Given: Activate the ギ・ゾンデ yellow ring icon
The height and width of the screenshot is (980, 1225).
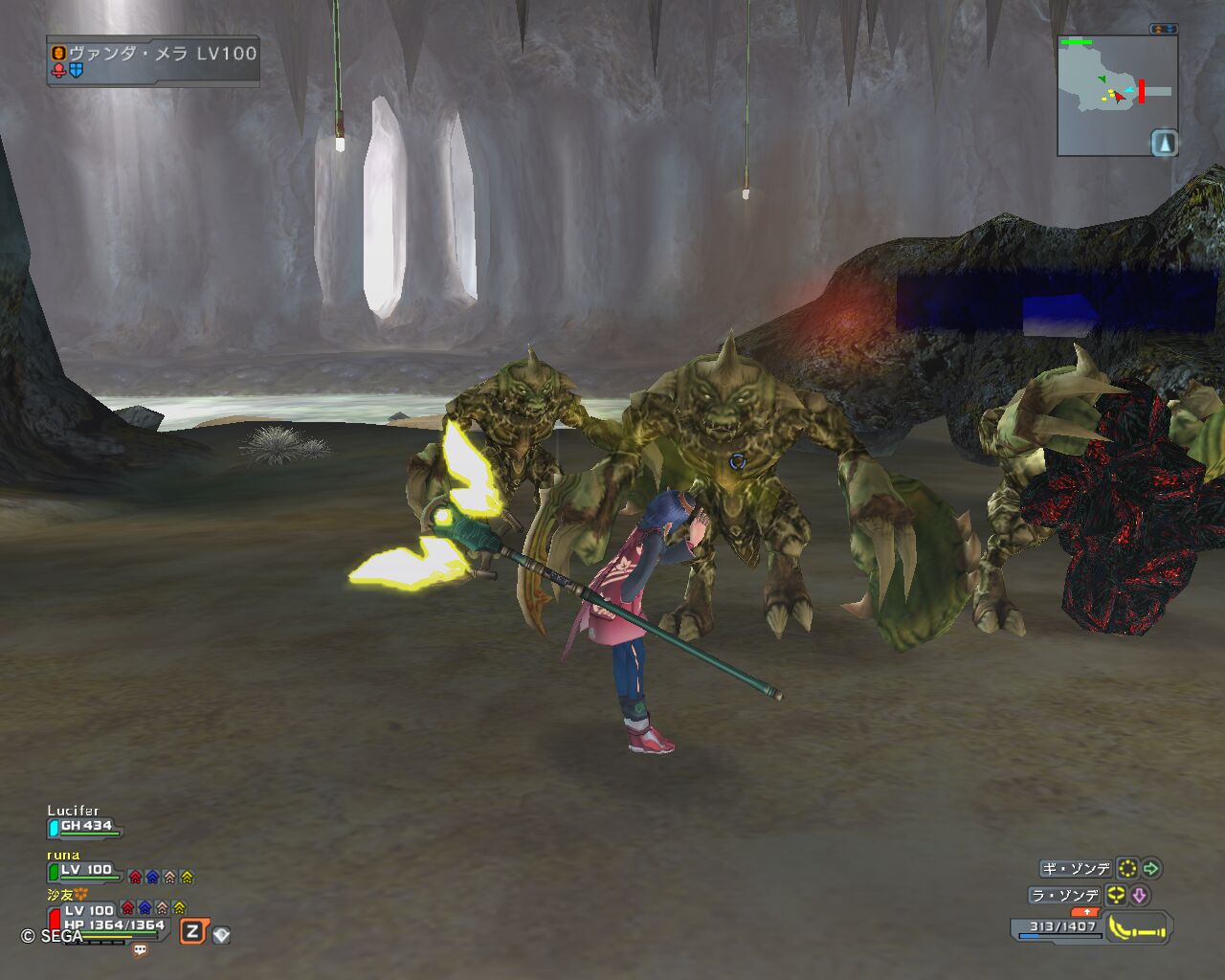Looking at the screenshot, I should pos(1127,869).
